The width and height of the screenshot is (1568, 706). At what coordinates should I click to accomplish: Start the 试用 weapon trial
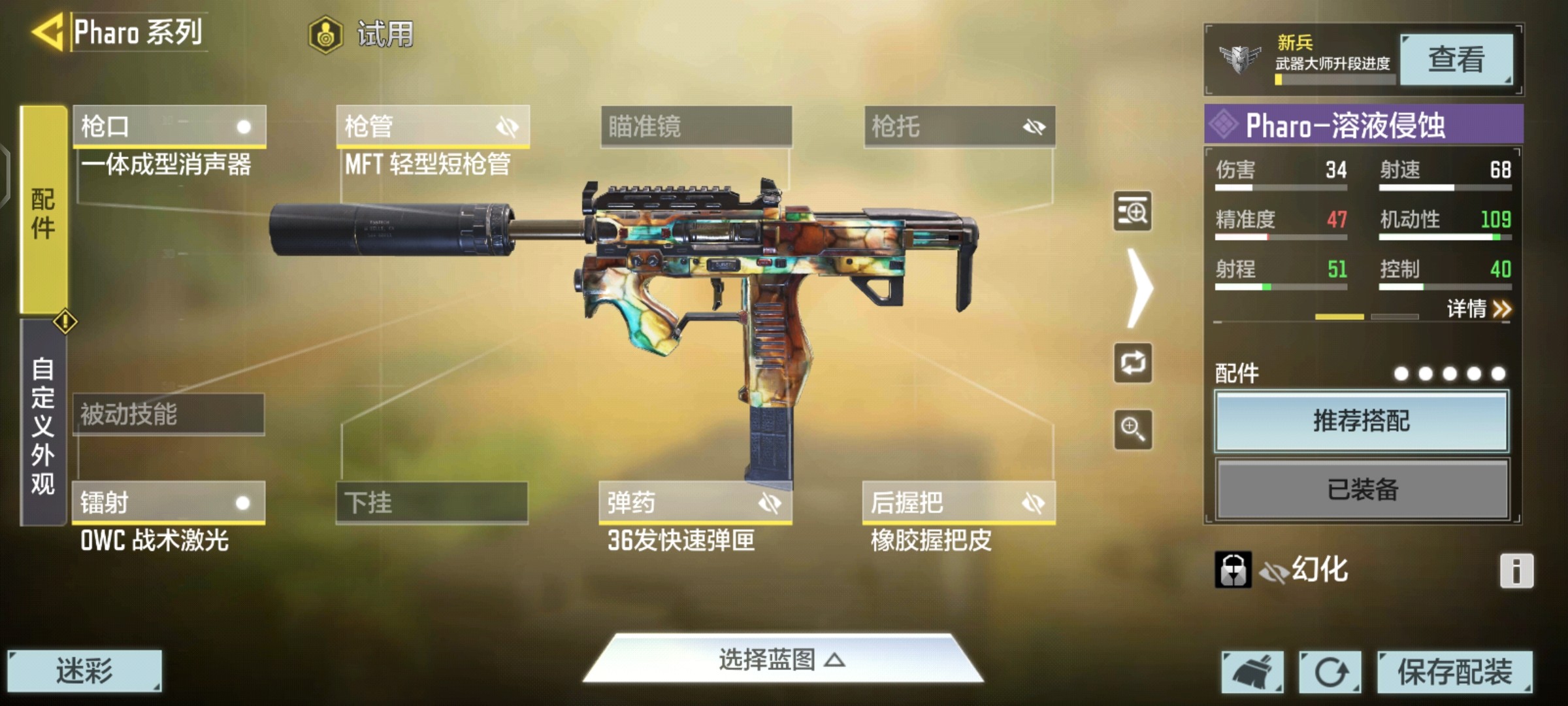click(x=363, y=34)
